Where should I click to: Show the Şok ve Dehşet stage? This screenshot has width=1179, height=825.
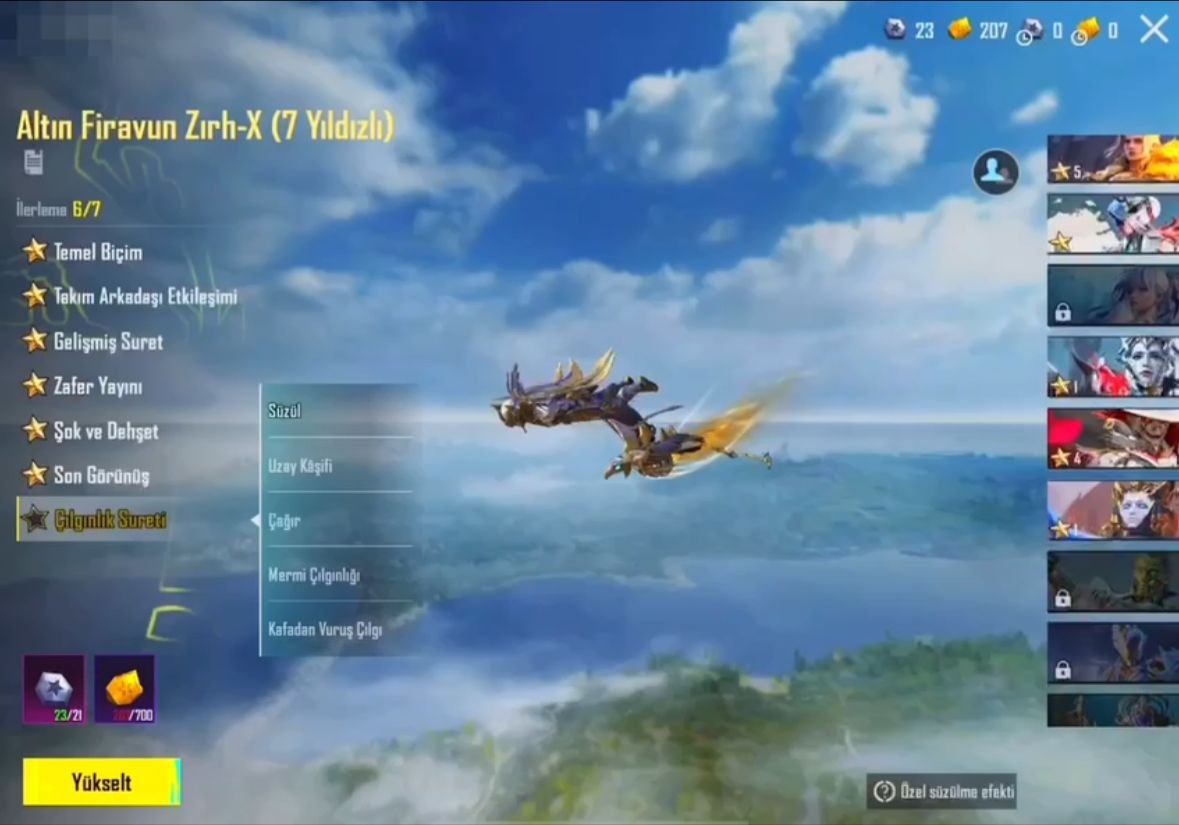[x=105, y=431]
